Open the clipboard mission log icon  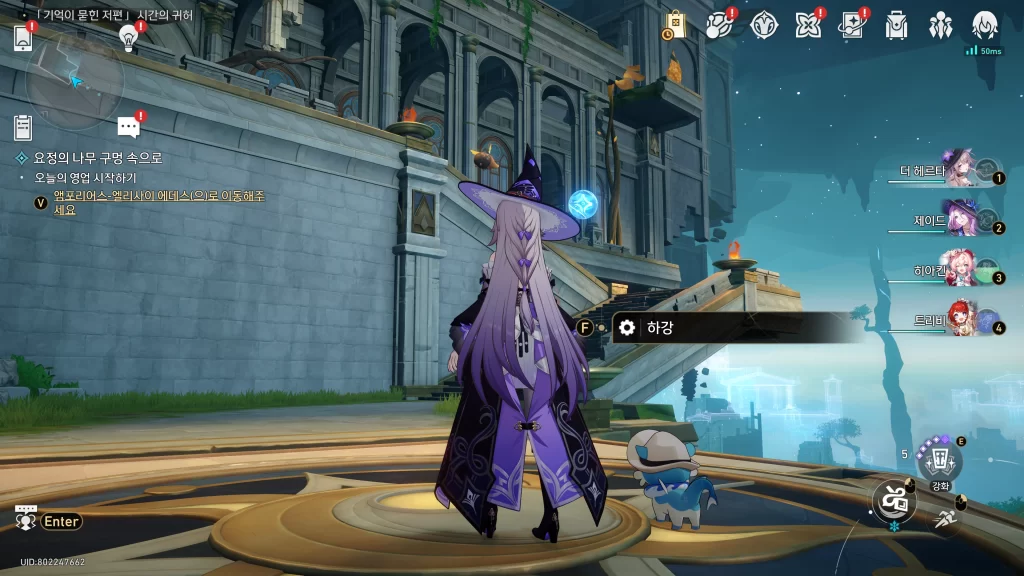coord(24,127)
